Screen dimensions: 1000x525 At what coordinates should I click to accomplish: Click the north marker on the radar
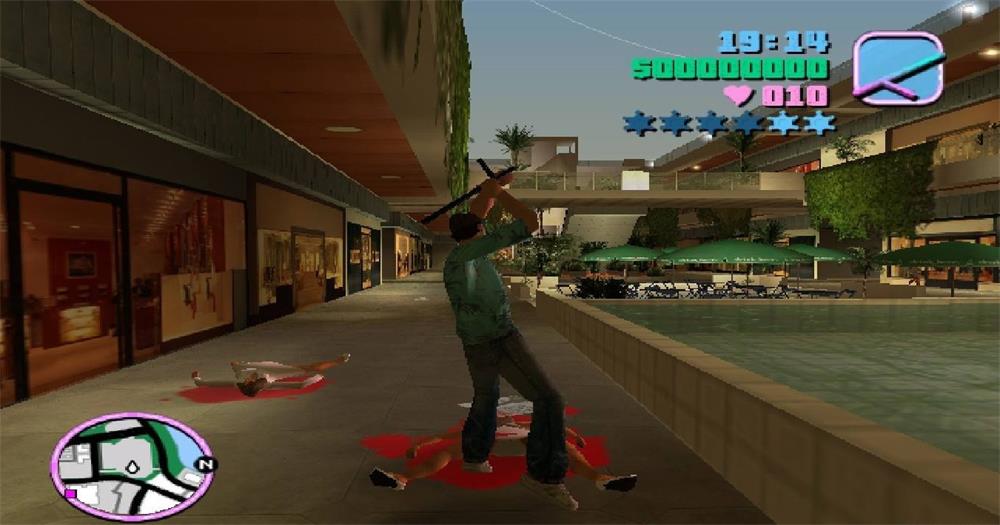click(205, 464)
